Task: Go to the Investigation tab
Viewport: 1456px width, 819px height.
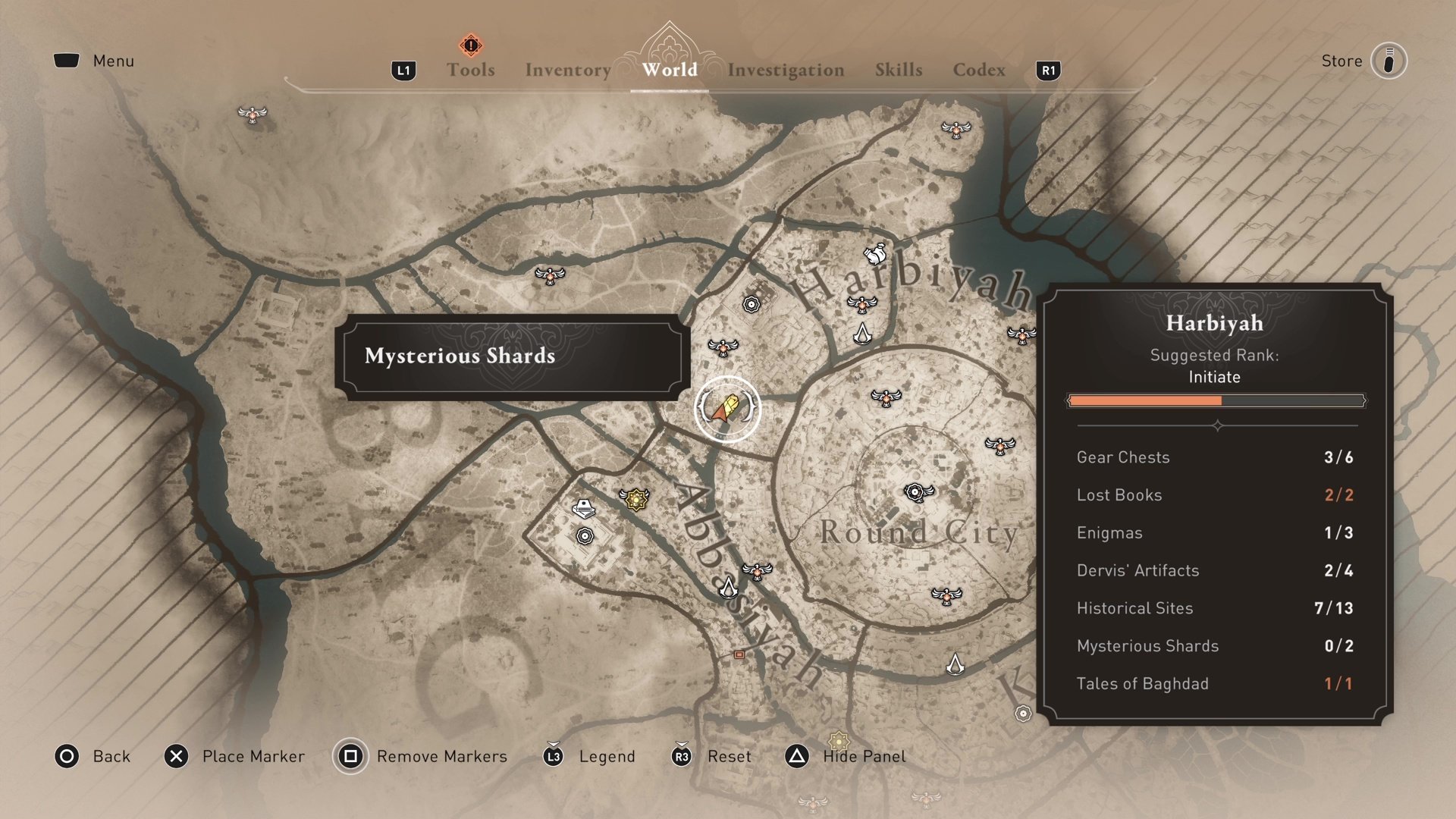Action: pyautogui.click(x=786, y=70)
